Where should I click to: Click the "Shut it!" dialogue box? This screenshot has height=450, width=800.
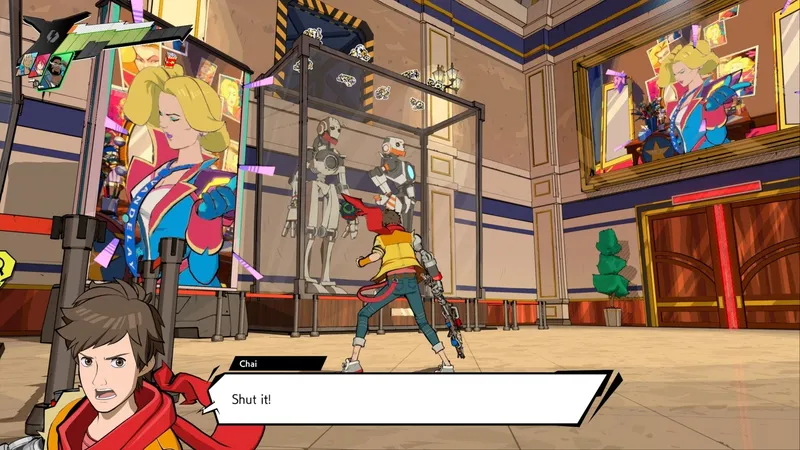[410, 398]
